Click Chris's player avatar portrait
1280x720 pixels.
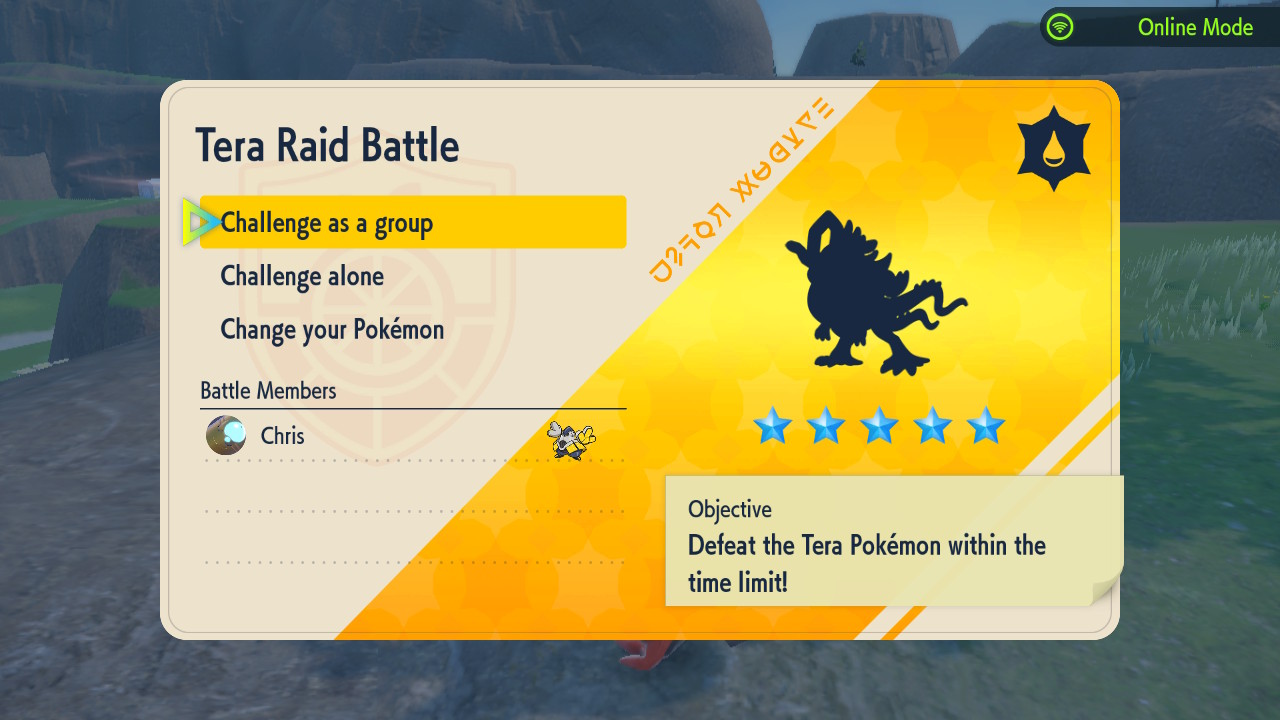tap(225, 435)
